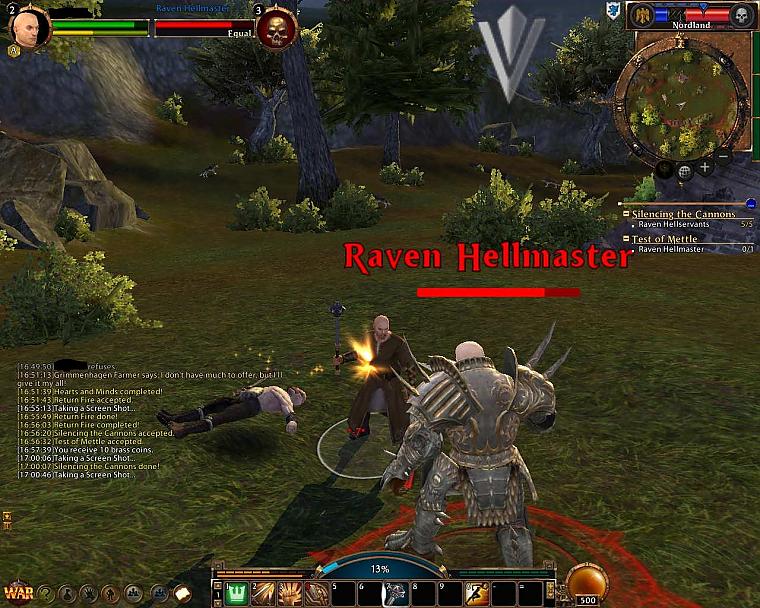Click the orange orb showing 500
The height and width of the screenshot is (608, 760).
point(586,584)
